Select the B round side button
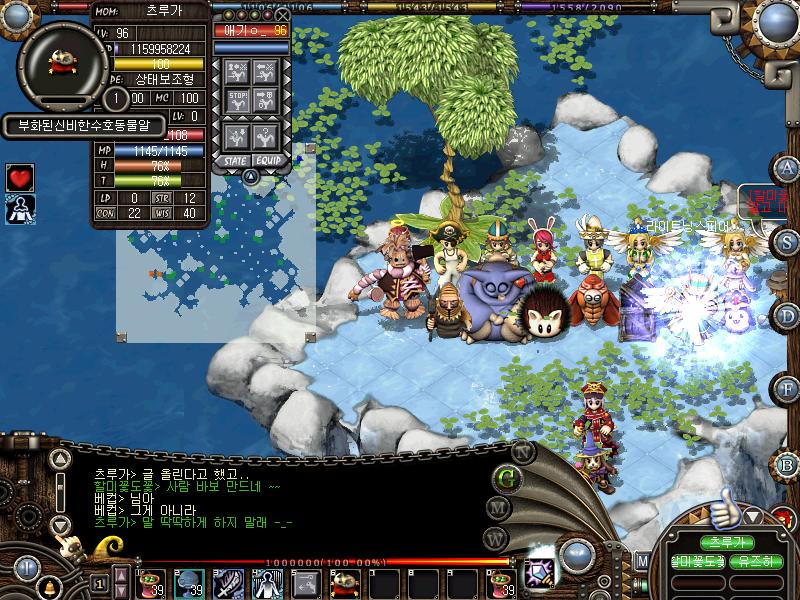800x600 pixels. pyautogui.click(x=788, y=463)
